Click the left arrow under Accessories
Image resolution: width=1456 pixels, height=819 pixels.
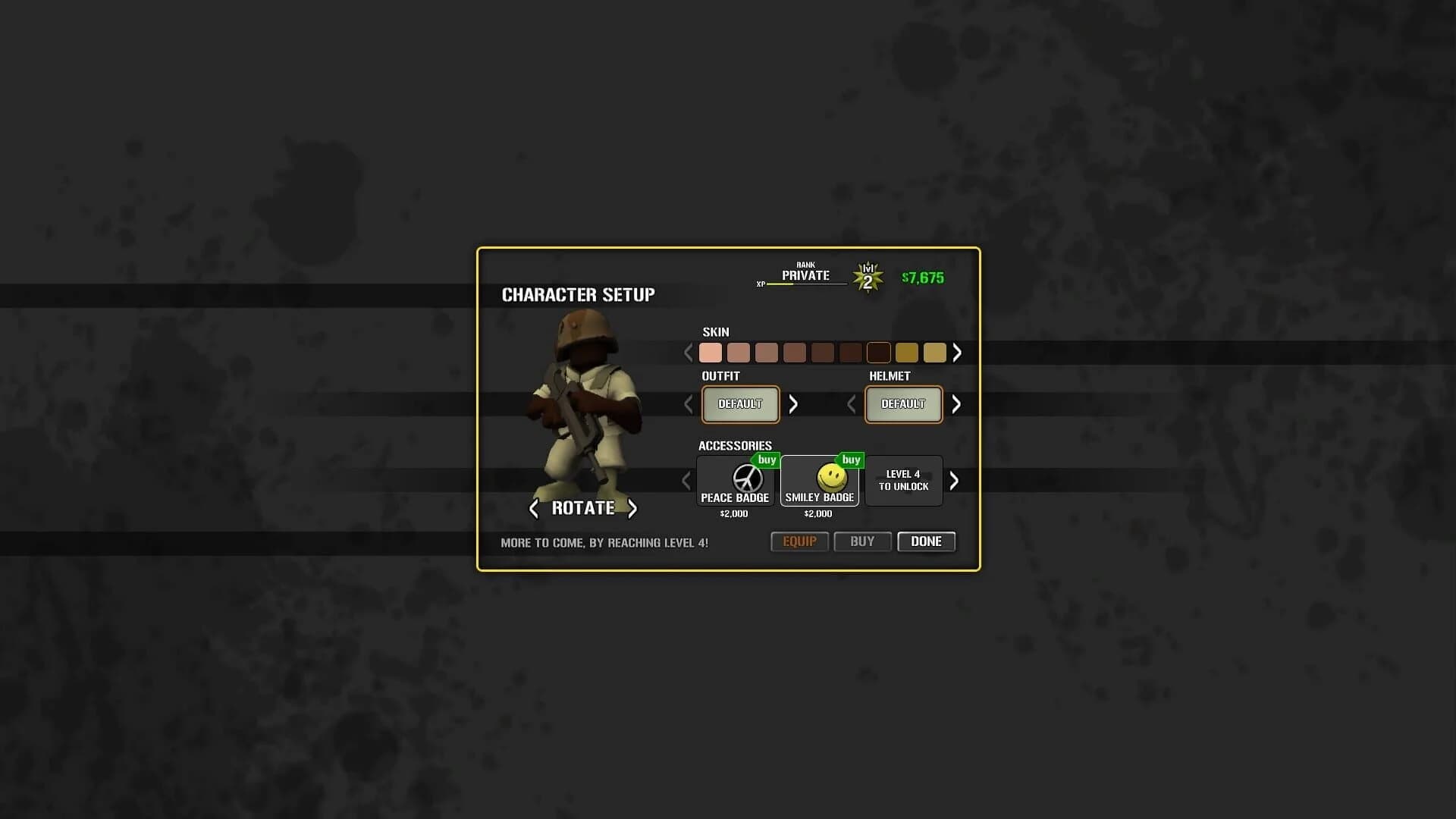point(686,481)
